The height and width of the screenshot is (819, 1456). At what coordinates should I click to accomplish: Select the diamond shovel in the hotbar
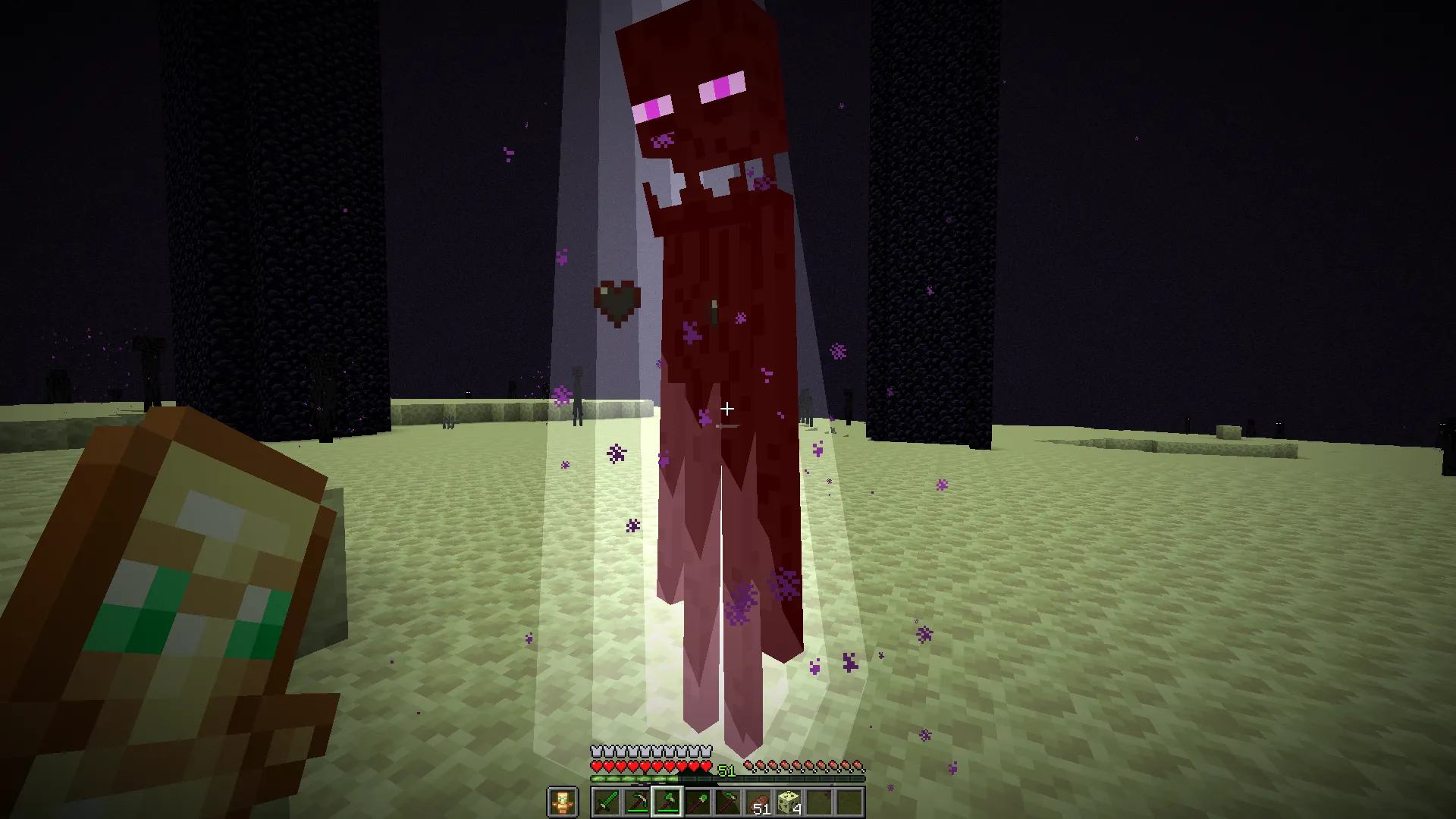point(698,800)
